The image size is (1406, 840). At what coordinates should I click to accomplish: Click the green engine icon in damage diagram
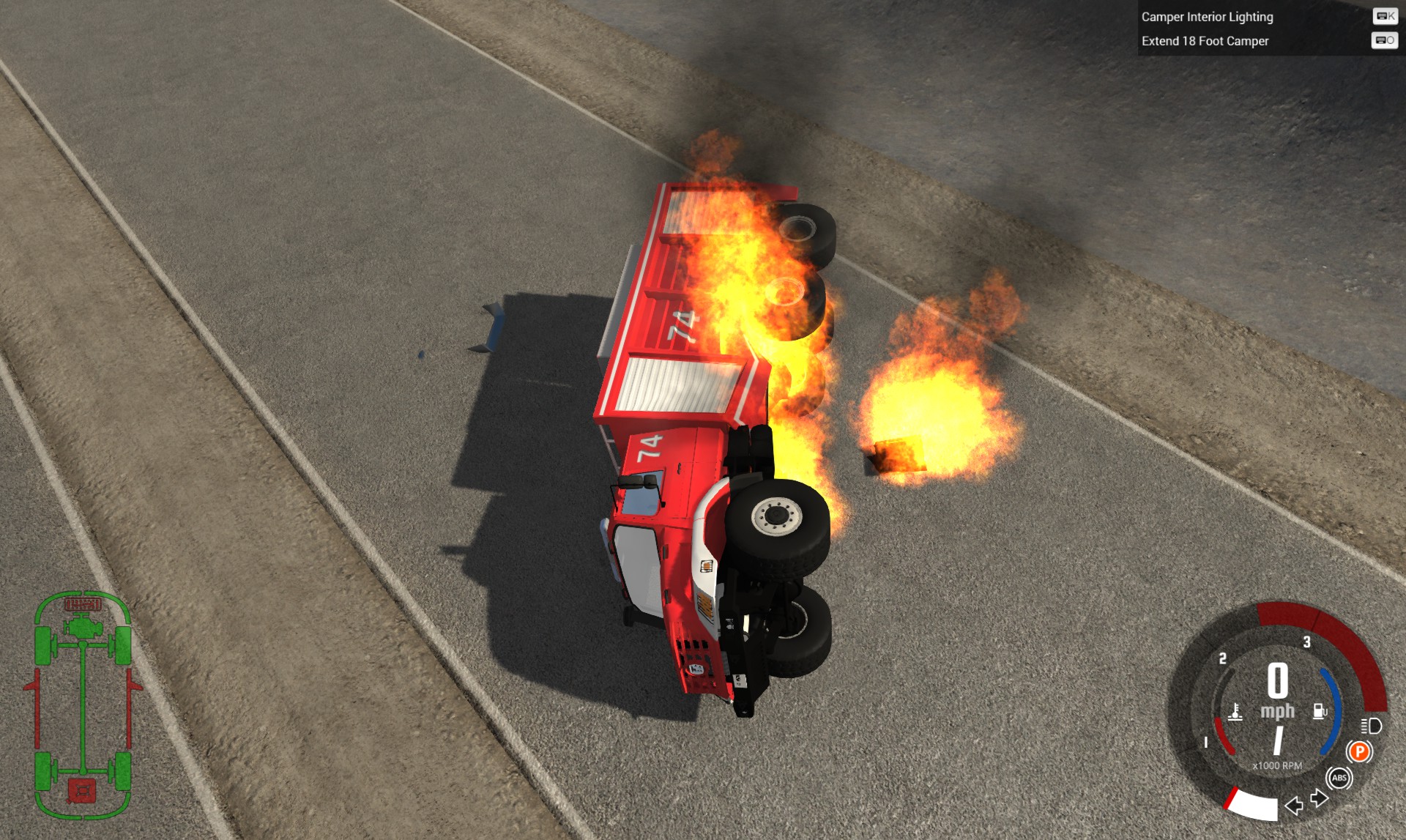coord(83,625)
